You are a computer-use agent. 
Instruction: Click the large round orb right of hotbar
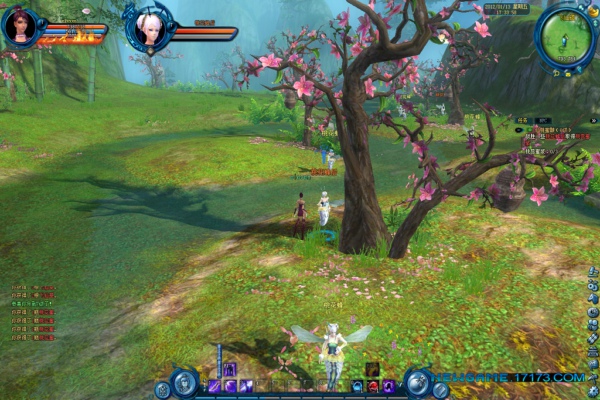pyautogui.click(x=418, y=381)
